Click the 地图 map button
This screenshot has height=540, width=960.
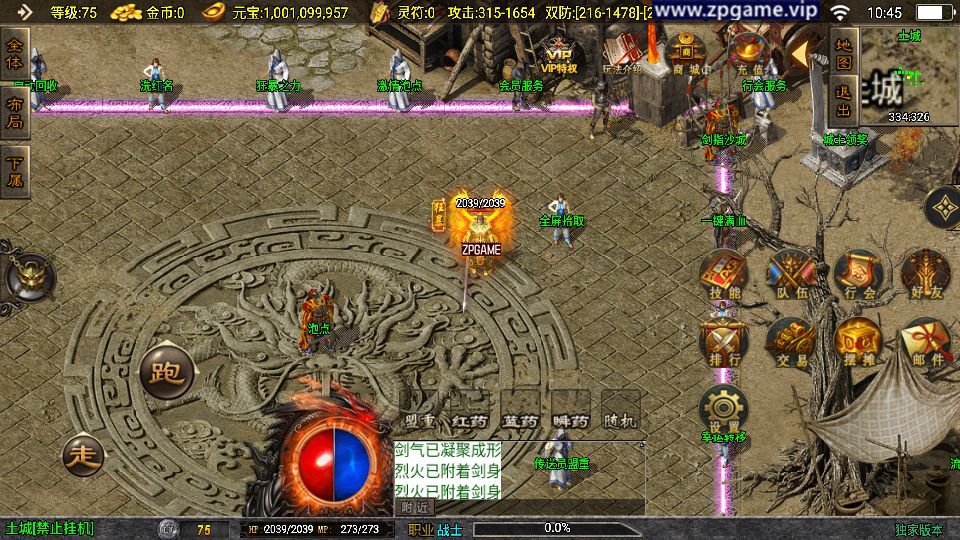pos(844,51)
